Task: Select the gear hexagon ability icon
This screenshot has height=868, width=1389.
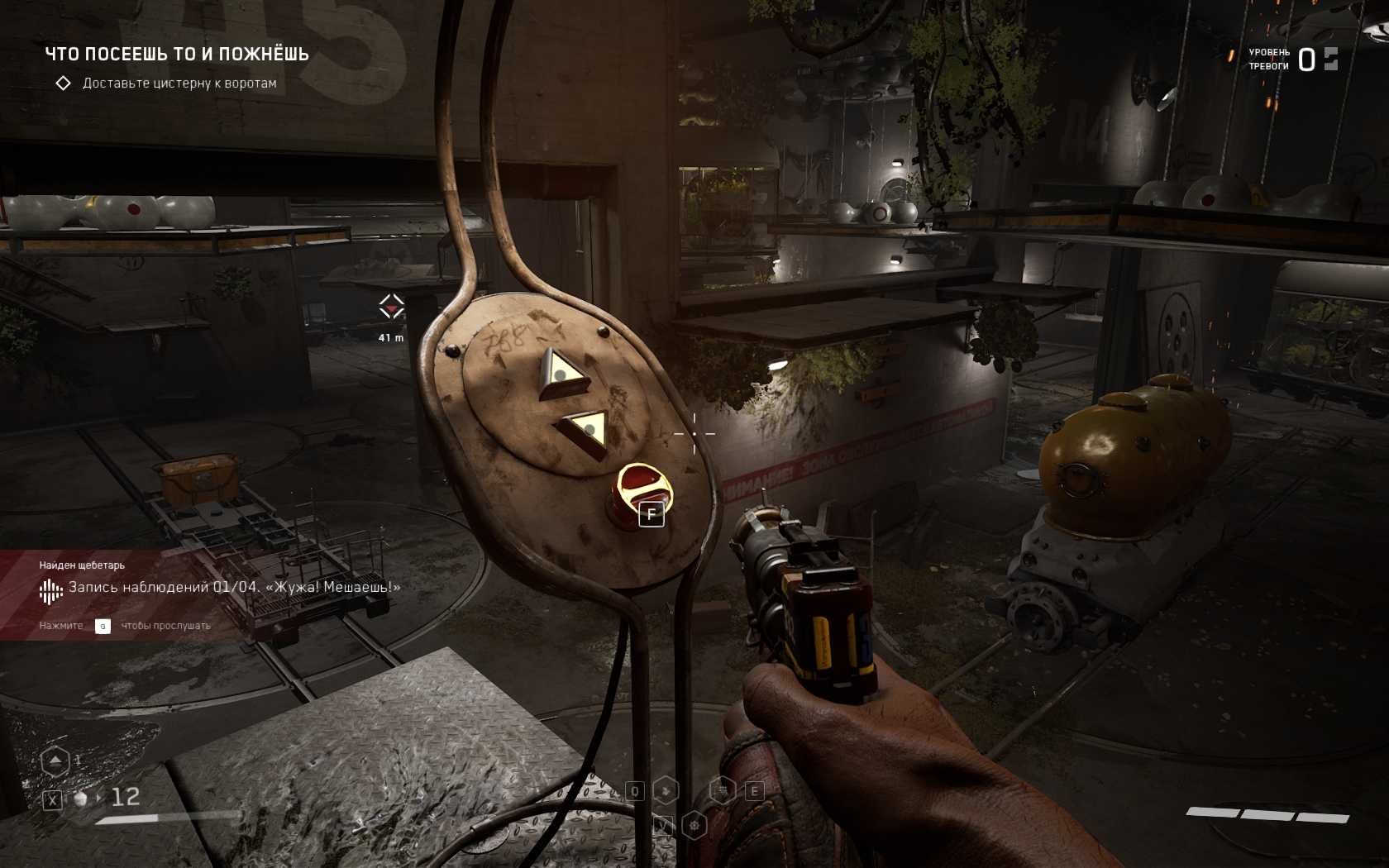Action: point(694,824)
